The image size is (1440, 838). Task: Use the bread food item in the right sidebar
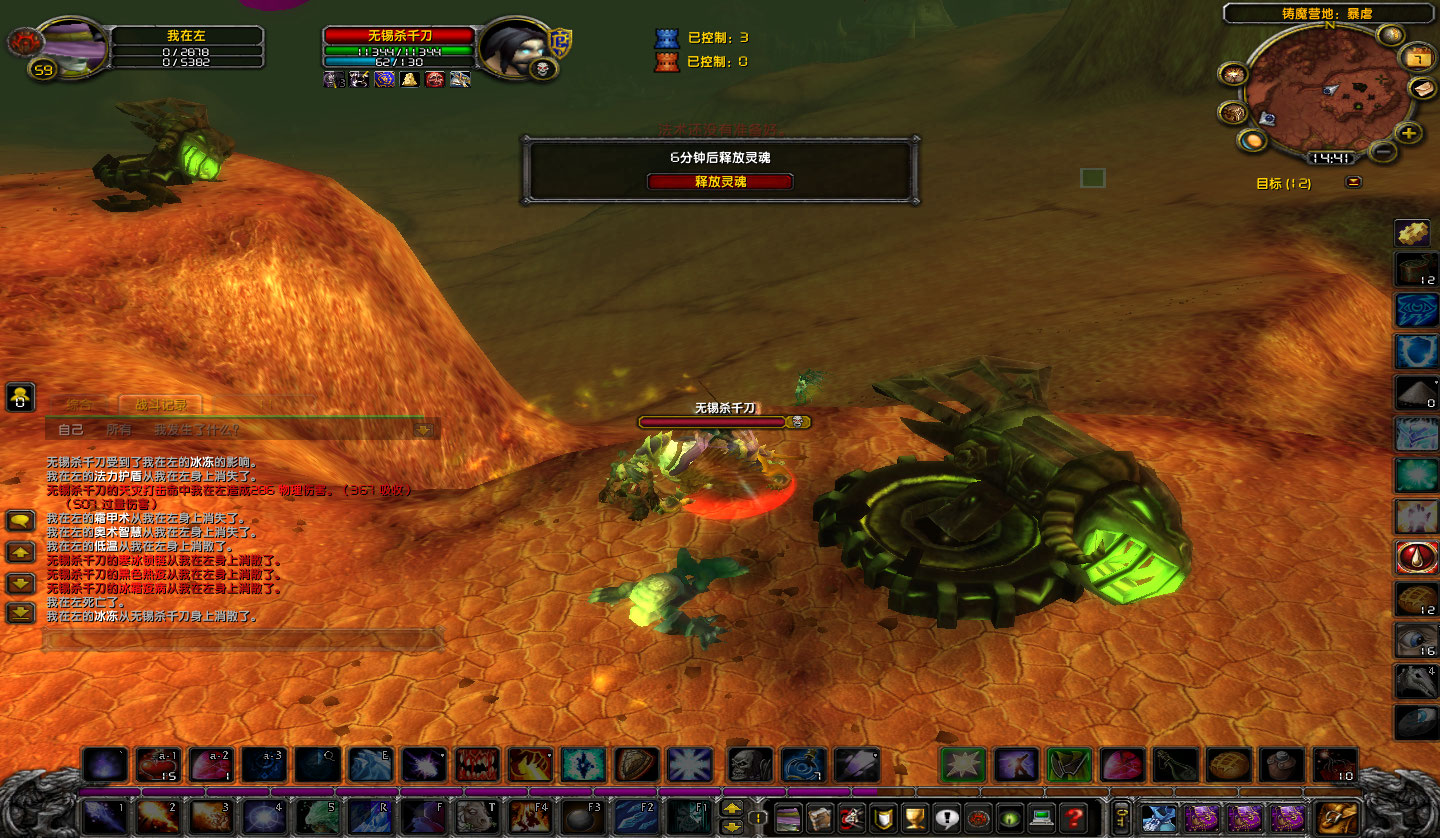[x=1415, y=600]
